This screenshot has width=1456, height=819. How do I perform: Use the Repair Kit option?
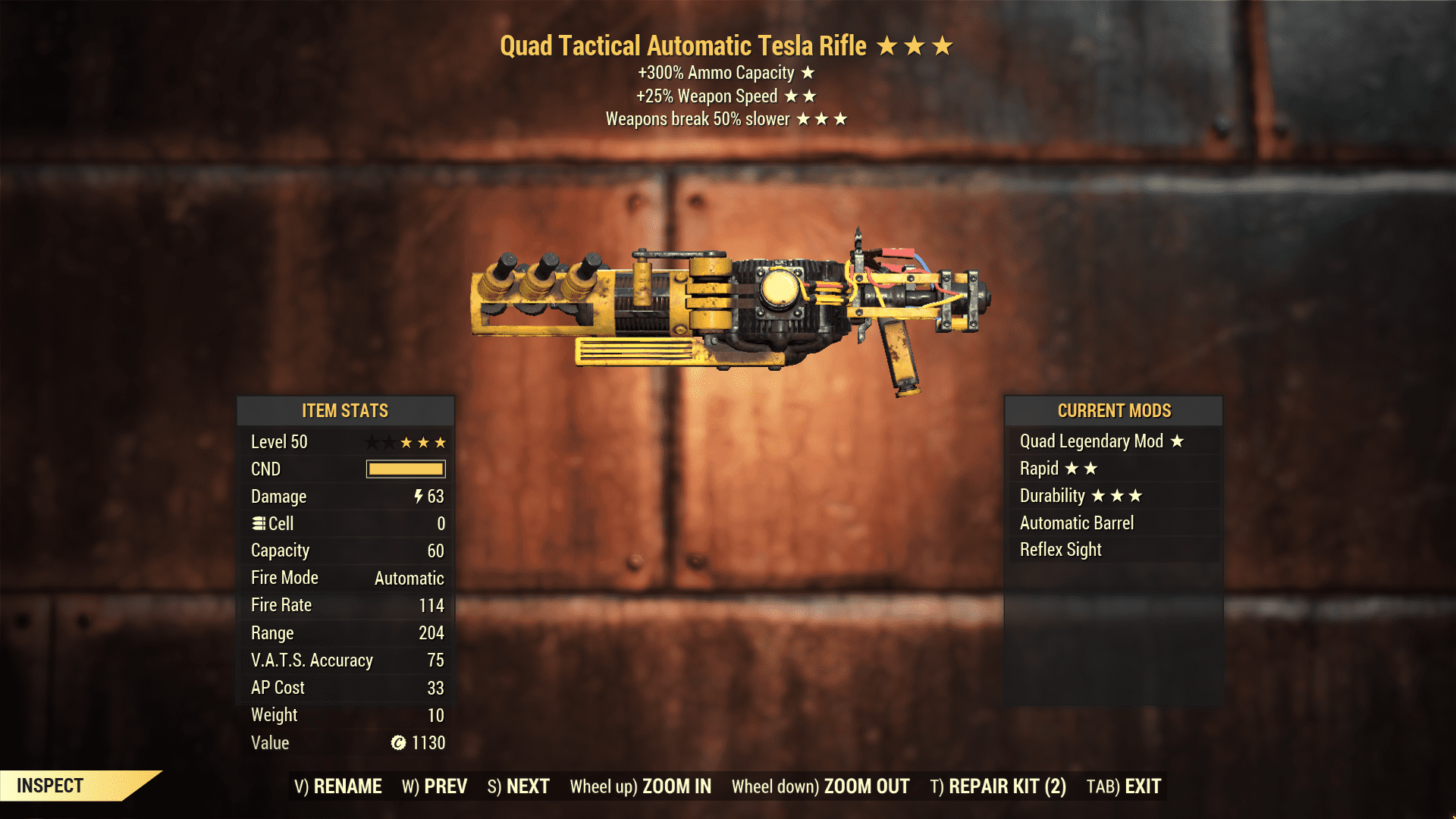[x=998, y=786]
